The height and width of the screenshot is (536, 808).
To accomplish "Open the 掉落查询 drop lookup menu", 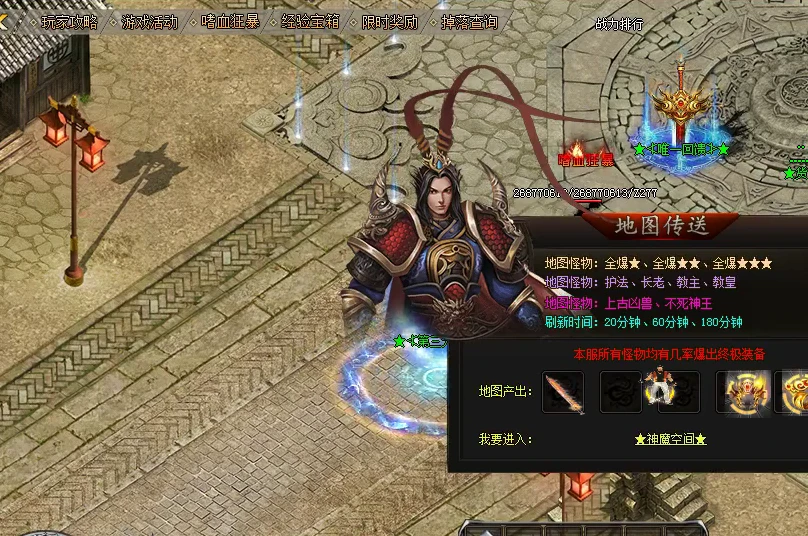I will point(469,22).
